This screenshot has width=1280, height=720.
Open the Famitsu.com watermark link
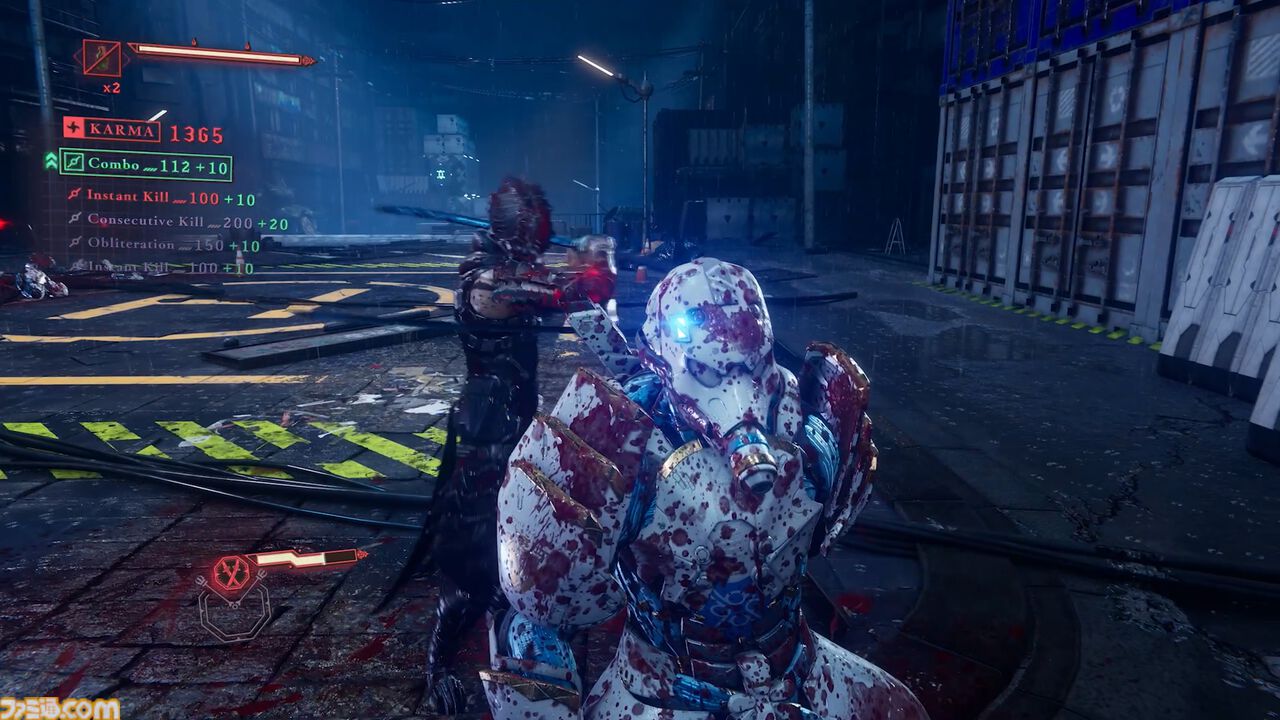[x=60, y=708]
